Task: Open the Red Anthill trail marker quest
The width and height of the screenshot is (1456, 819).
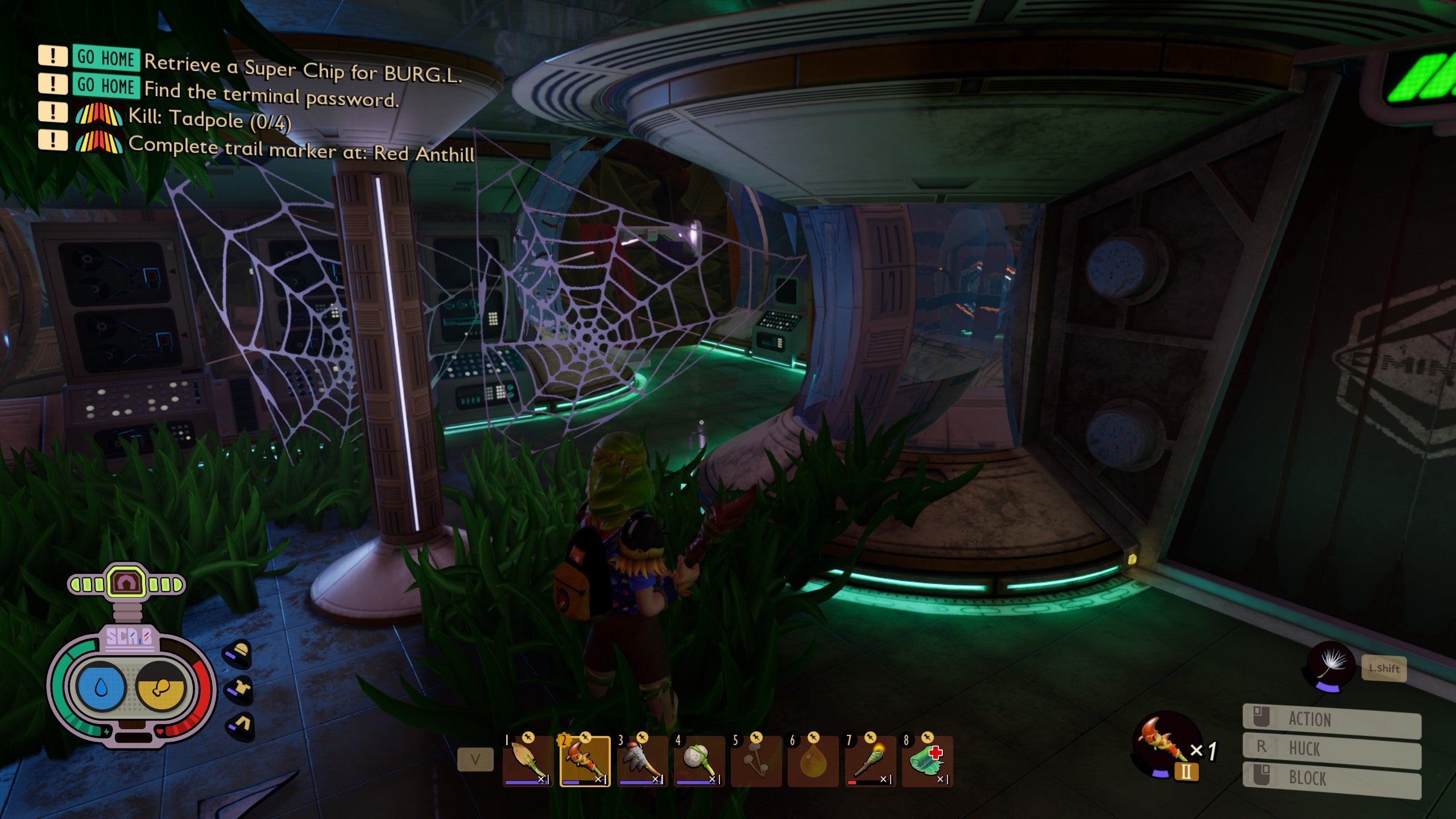Action: tap(301, 149)
